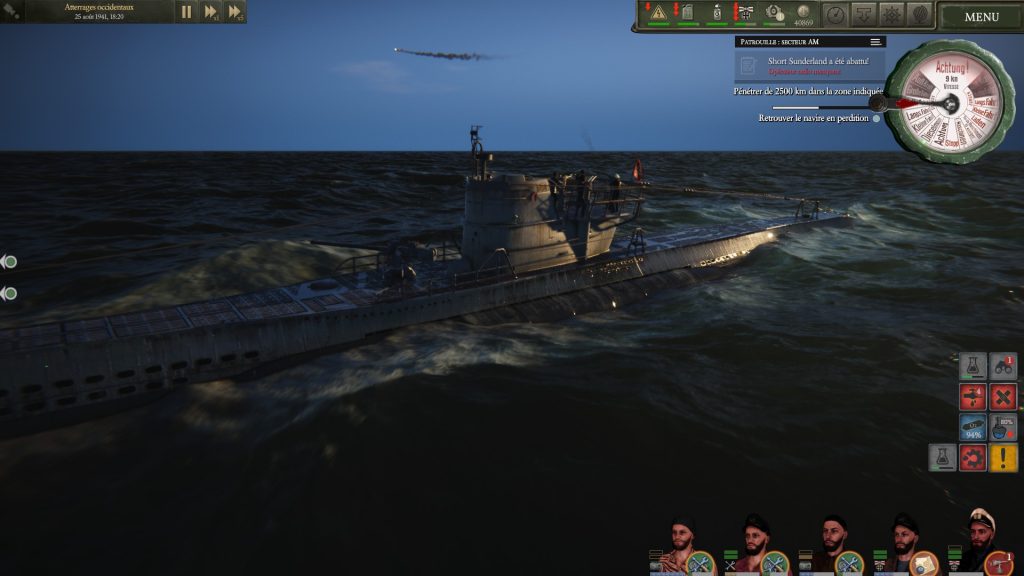Select the oxygen 94% status icon

pyautogui.click(x=973, y=428)
